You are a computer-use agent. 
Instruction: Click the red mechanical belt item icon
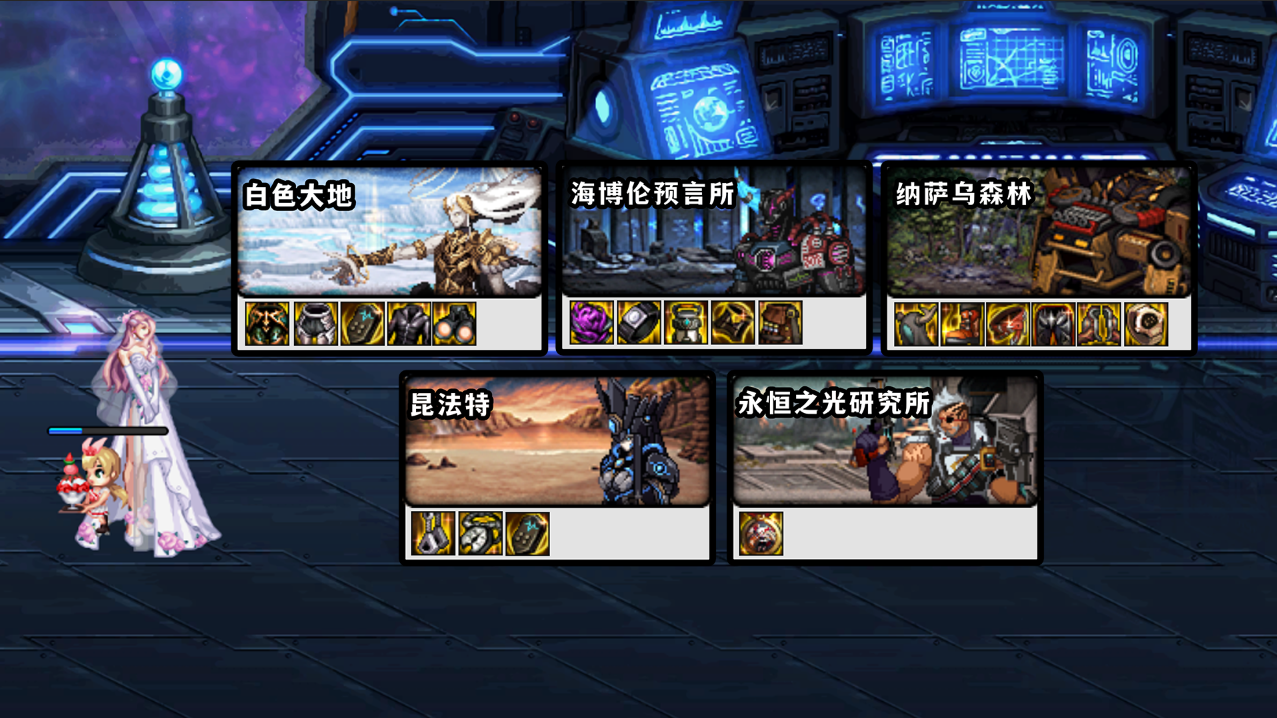point(1007,324)
